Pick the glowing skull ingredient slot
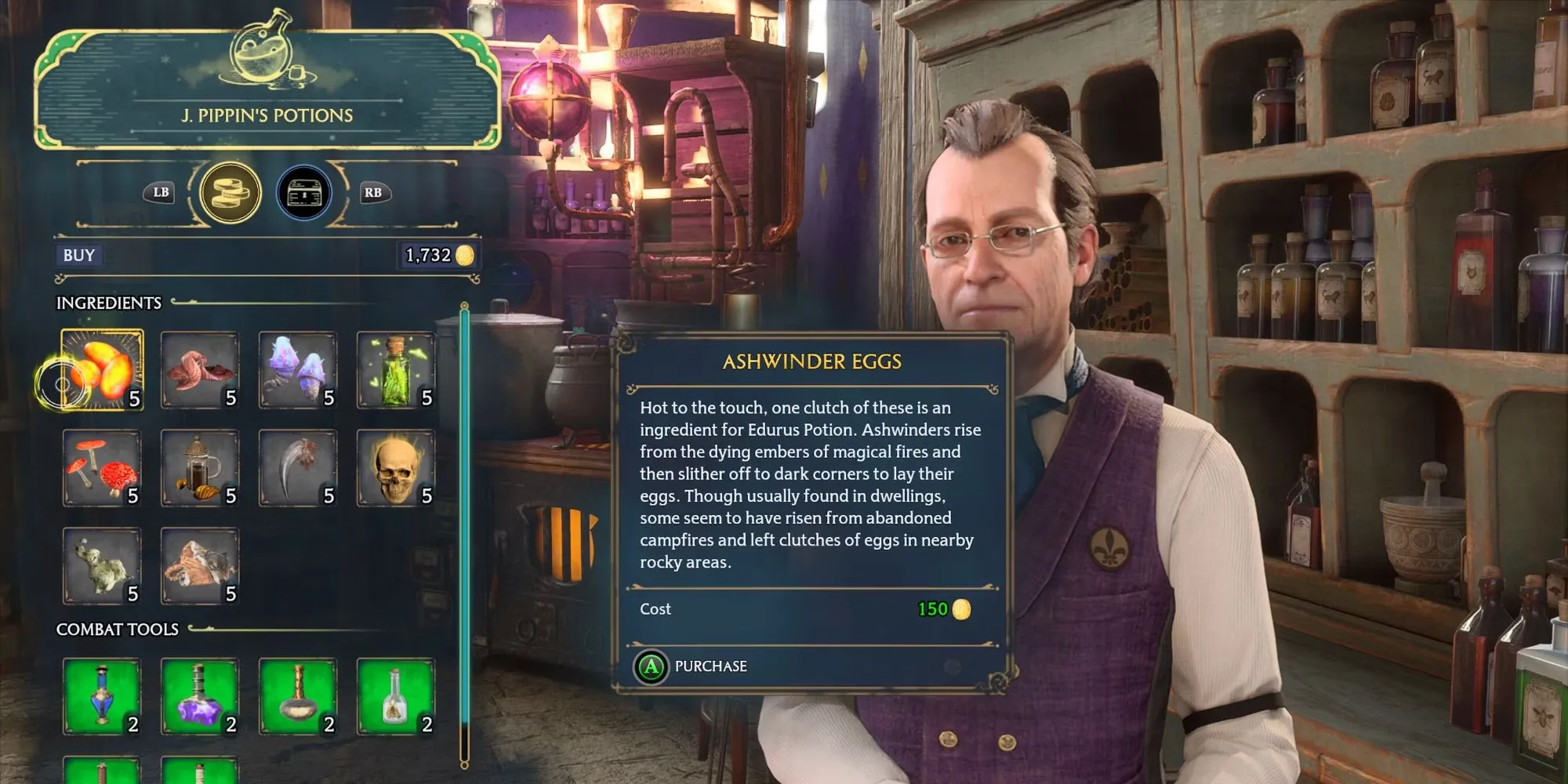The image size is (1568, 784). point(396,468)
